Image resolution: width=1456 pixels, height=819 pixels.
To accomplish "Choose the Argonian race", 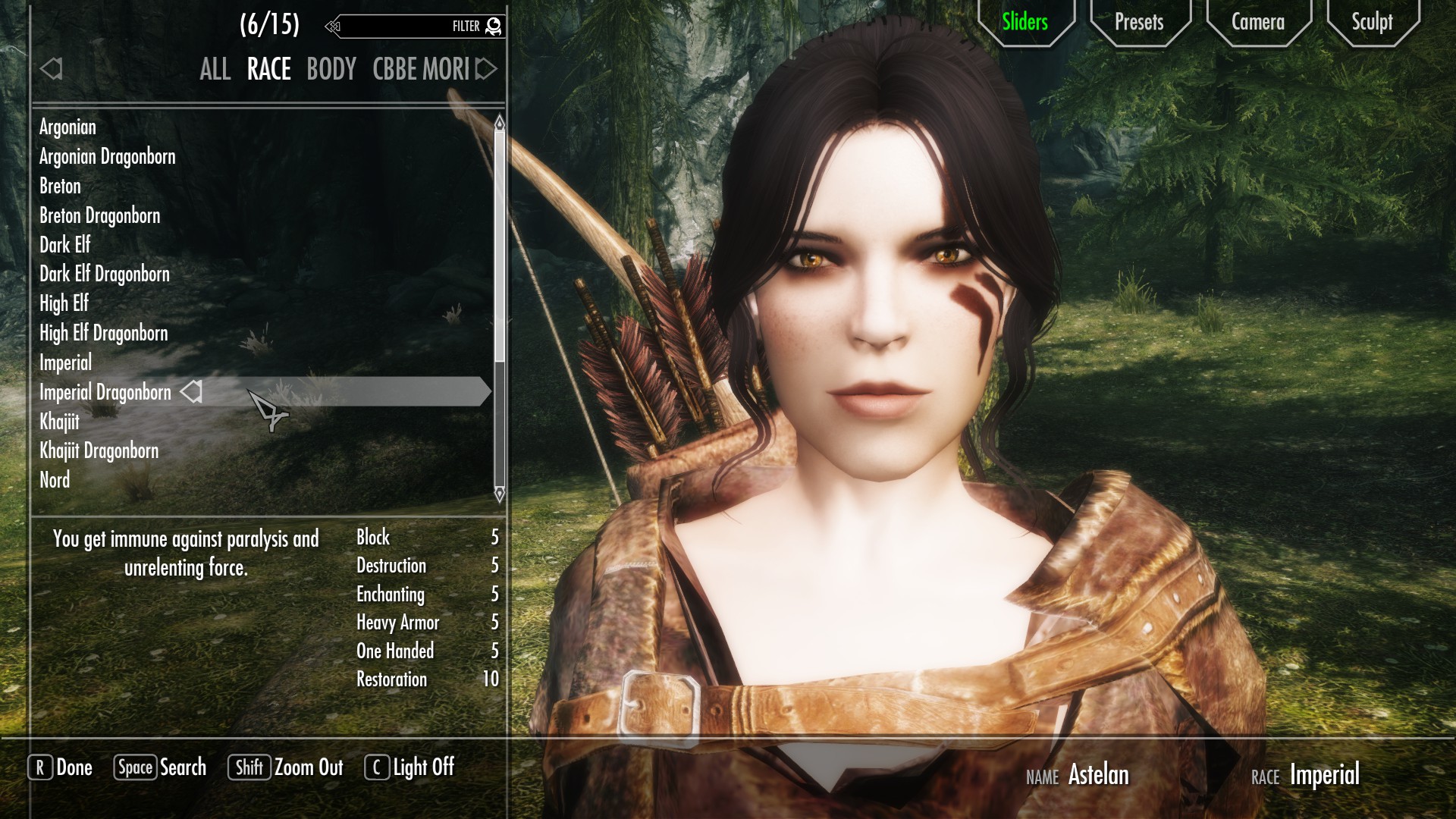I will [67, 127].
